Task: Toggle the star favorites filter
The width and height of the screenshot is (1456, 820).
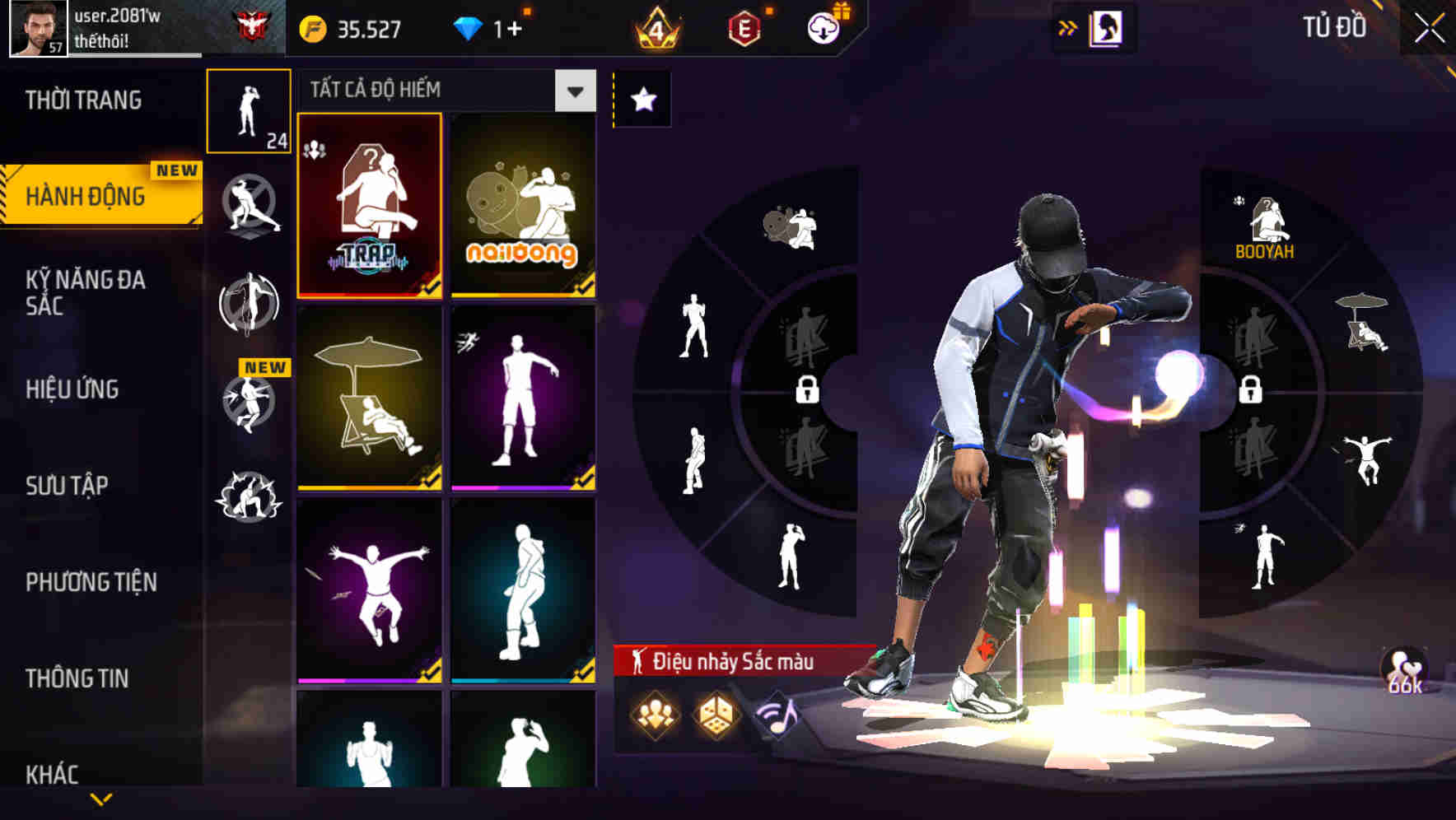Action: point(642,99)
